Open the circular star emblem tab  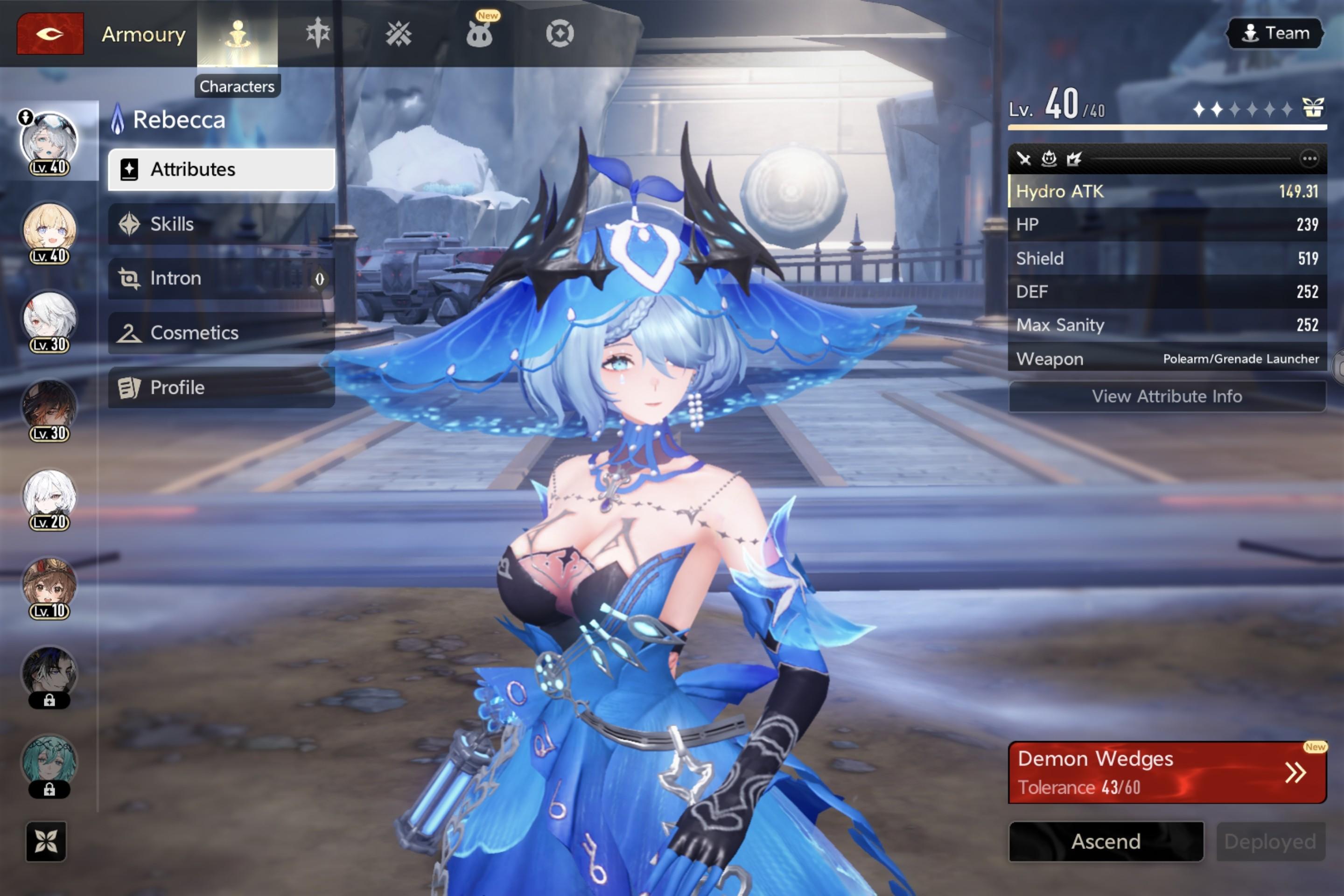(560, 34)
